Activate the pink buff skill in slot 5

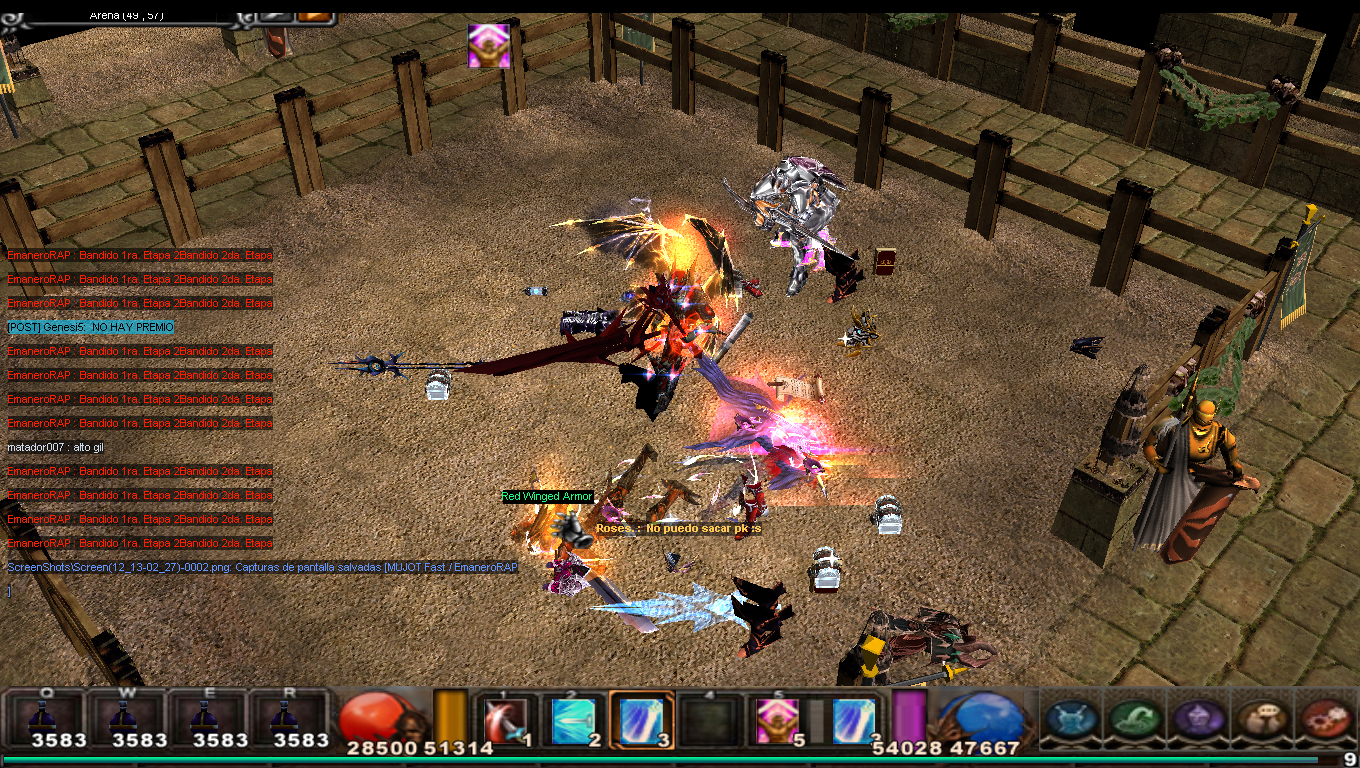pyautogui.click(x=774, y=720)
